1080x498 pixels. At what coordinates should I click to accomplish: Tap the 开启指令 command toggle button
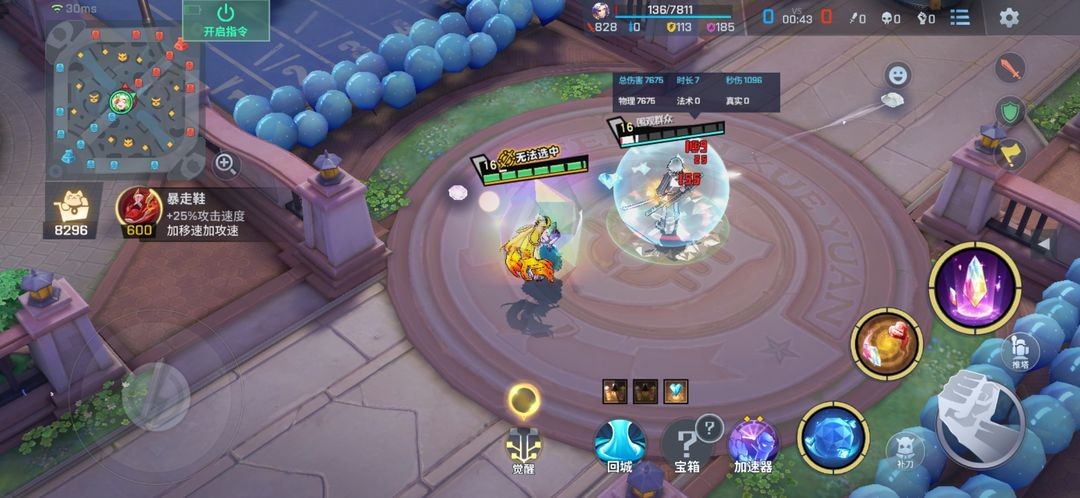tap(225, 20)
